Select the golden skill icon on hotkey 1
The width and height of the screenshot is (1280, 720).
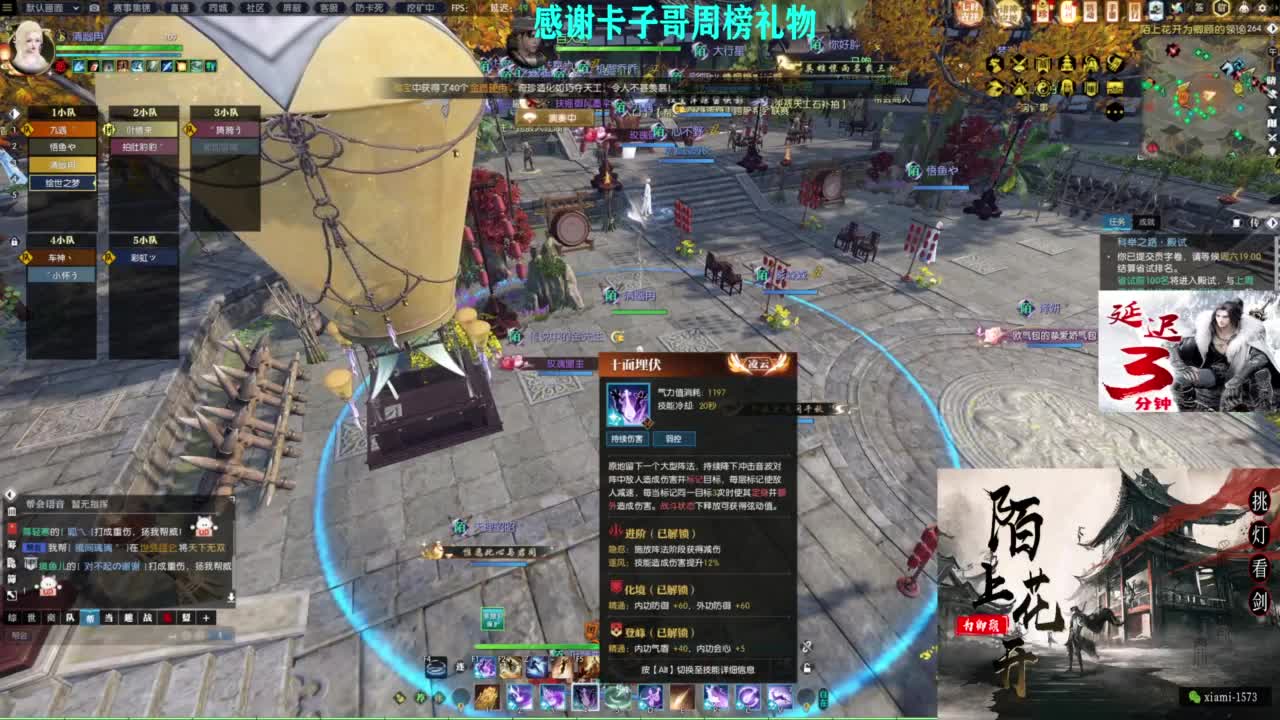click(x=487, y=697)
